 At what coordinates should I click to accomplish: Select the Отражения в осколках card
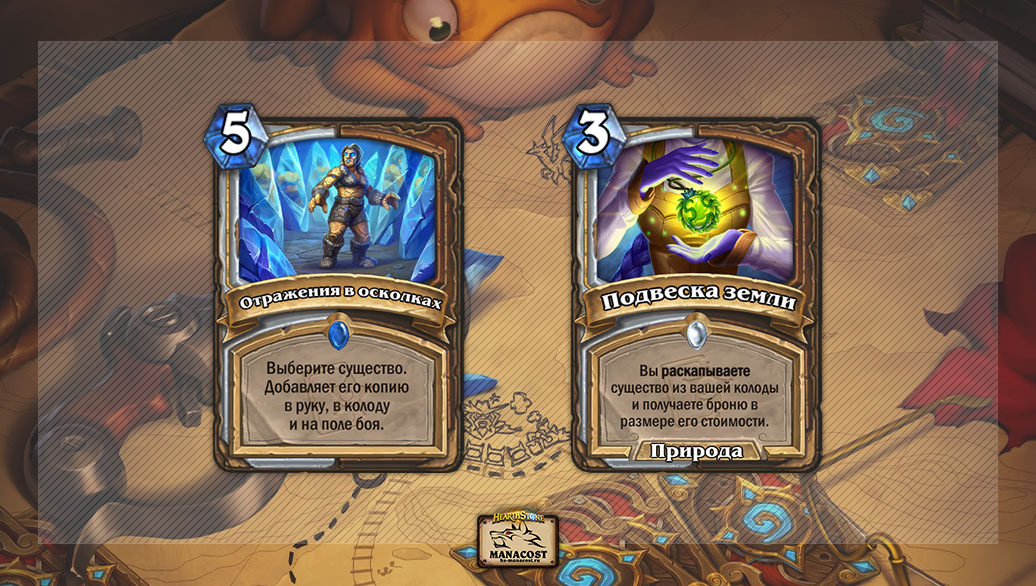click(x=337, y=295)
